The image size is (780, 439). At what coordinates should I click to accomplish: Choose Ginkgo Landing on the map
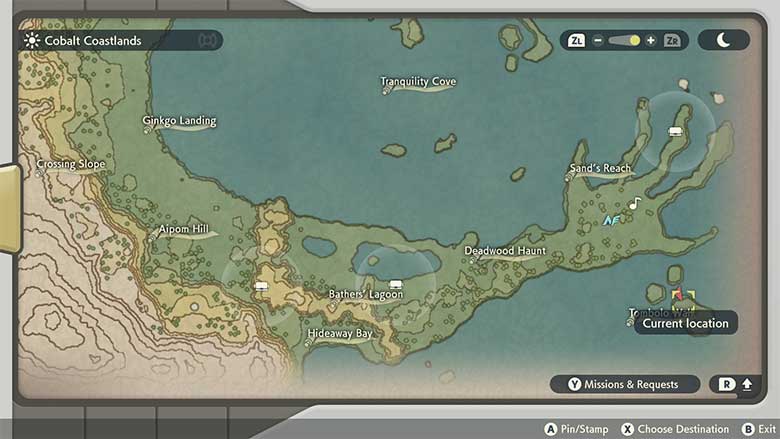(x=179, y=121)
